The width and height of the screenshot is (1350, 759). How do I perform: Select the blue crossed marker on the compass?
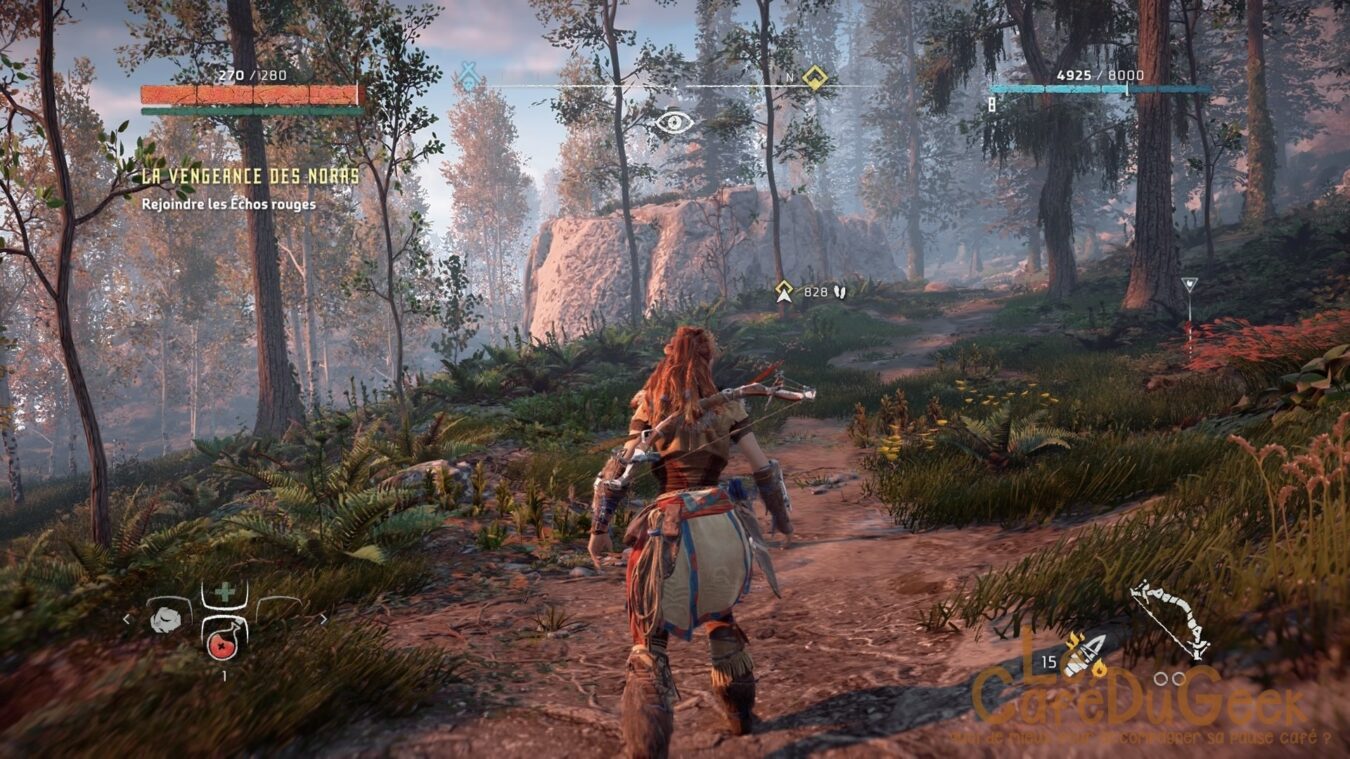click(468, 76)
